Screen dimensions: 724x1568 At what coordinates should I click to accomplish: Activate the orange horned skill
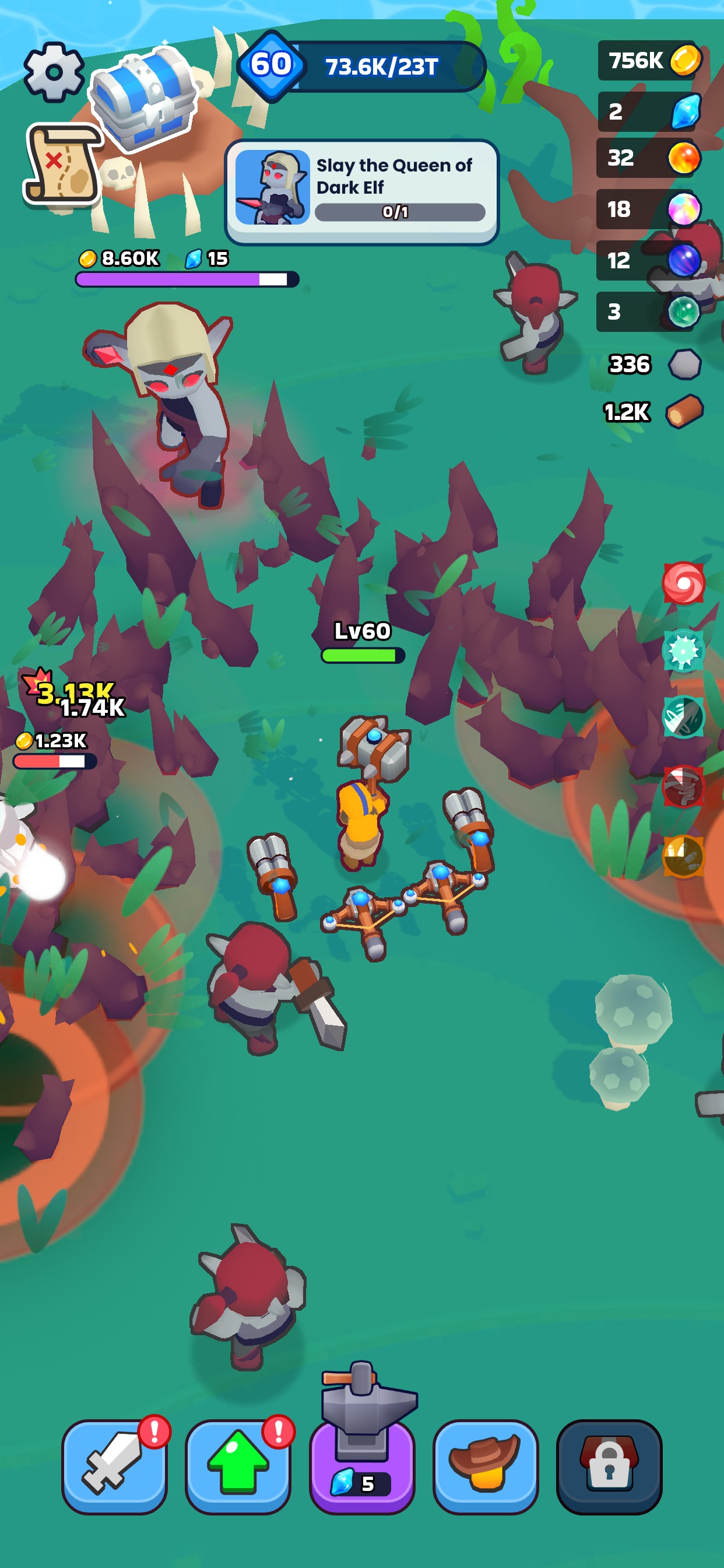pos(683,856)
